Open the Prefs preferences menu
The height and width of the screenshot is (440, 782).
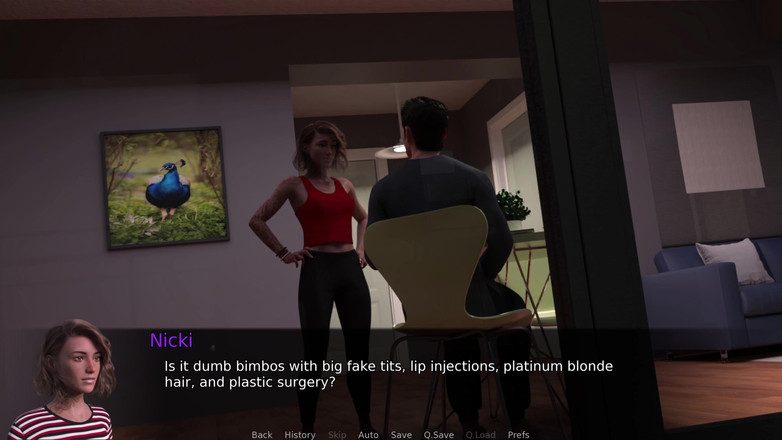(518, 435)
